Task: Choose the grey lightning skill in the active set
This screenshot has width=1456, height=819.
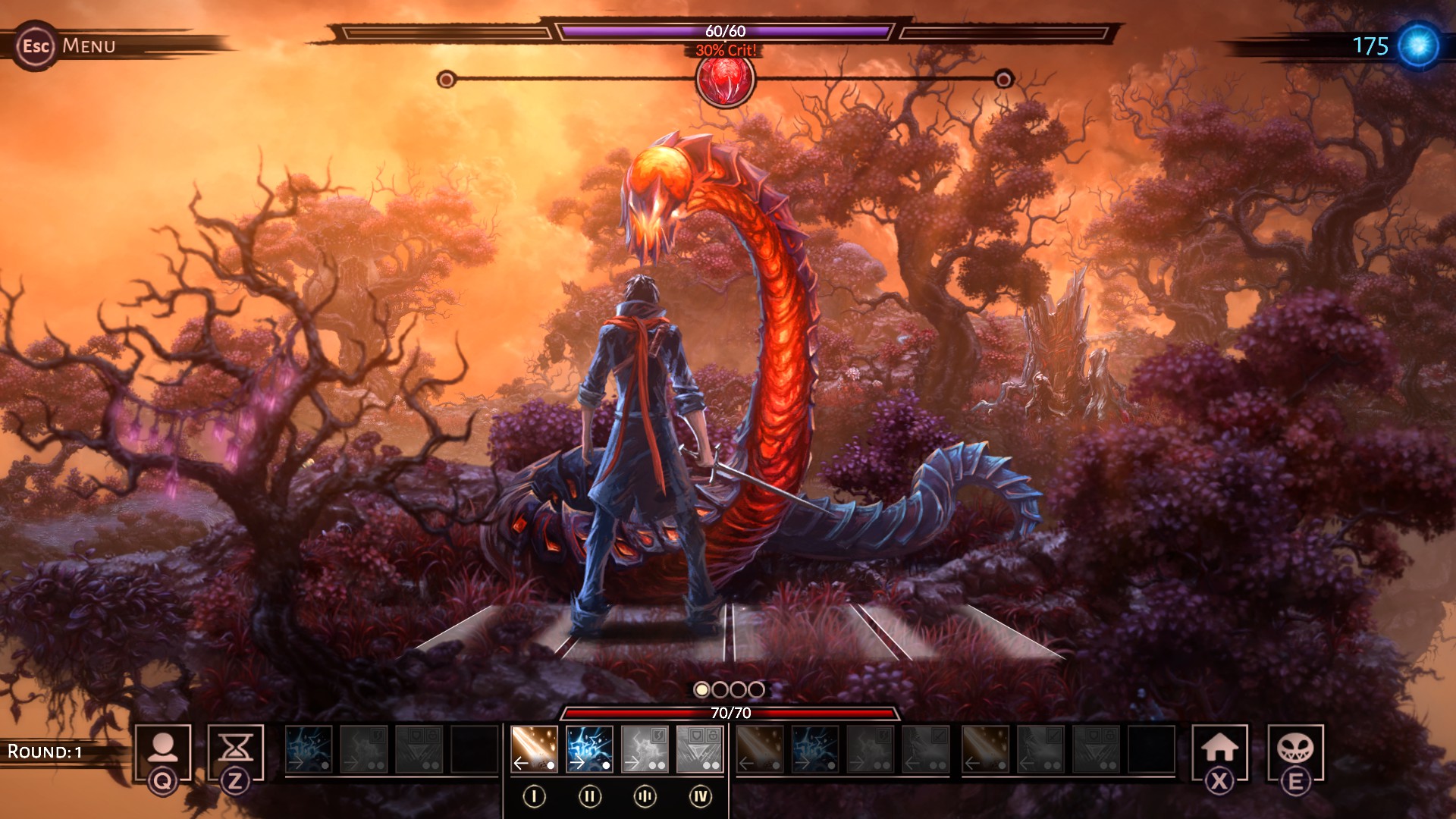Action: pos(645,748)
